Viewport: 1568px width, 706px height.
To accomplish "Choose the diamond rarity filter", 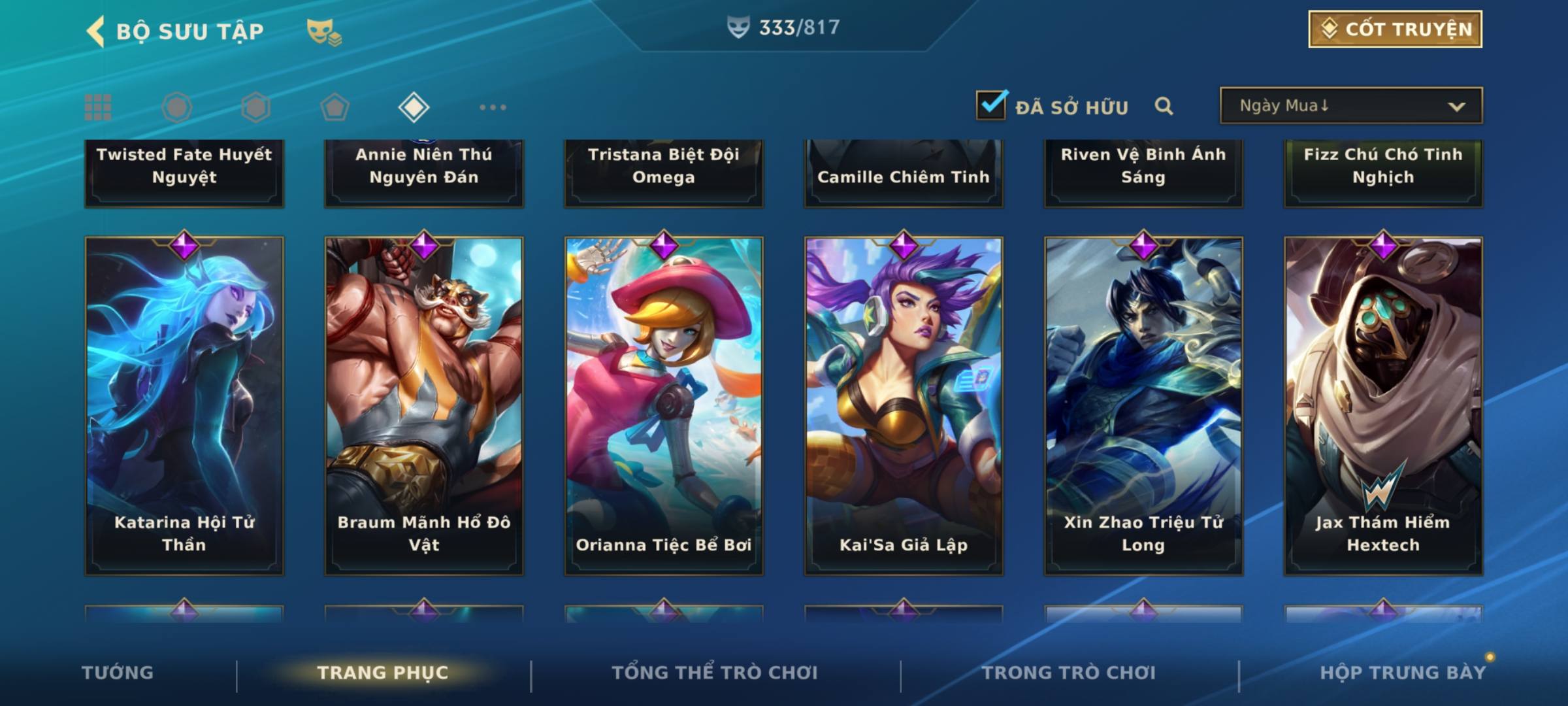I will click(x=414, y=107).
